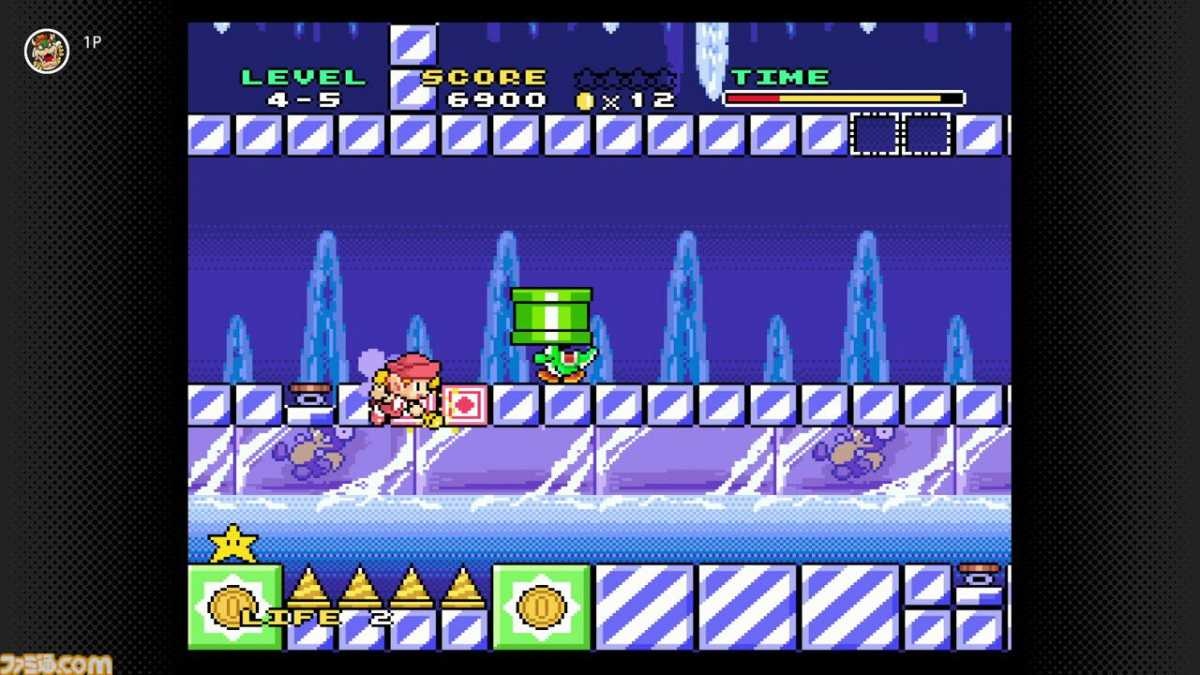Click the Bowser player 1 profile icon

[x=46, y=50]
